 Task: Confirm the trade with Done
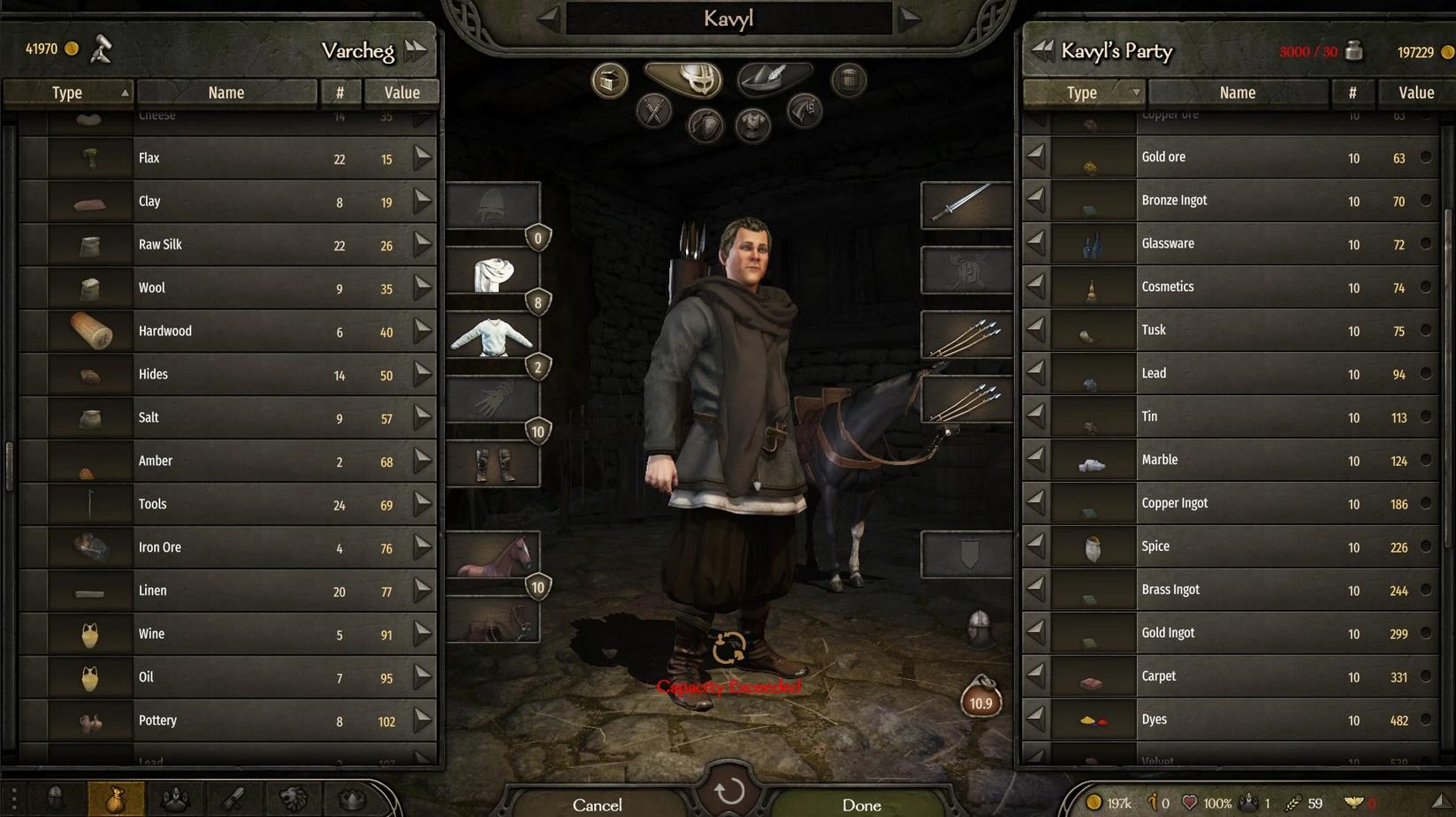(x=861, y=804)
